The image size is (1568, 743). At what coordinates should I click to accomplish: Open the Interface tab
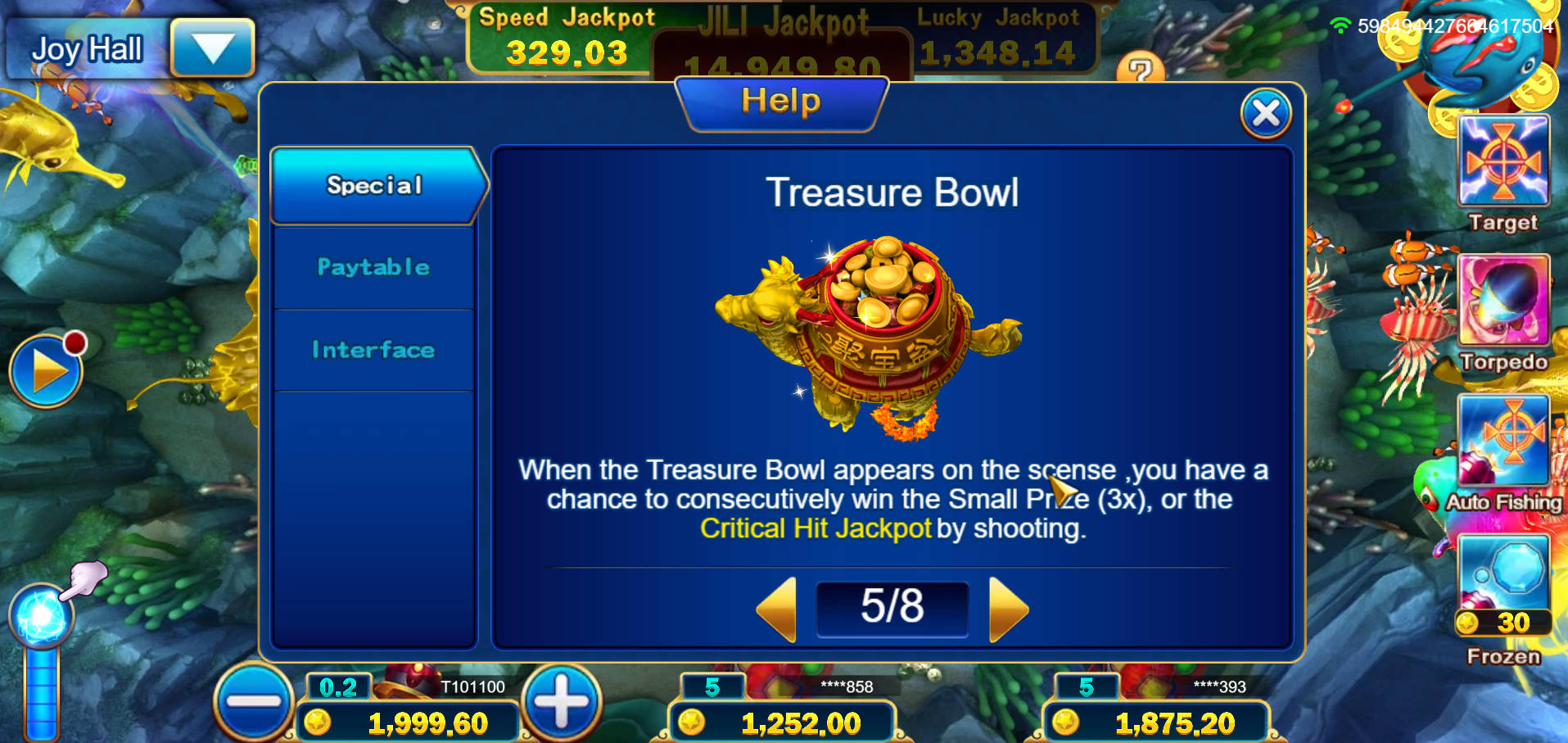[373, 349]
